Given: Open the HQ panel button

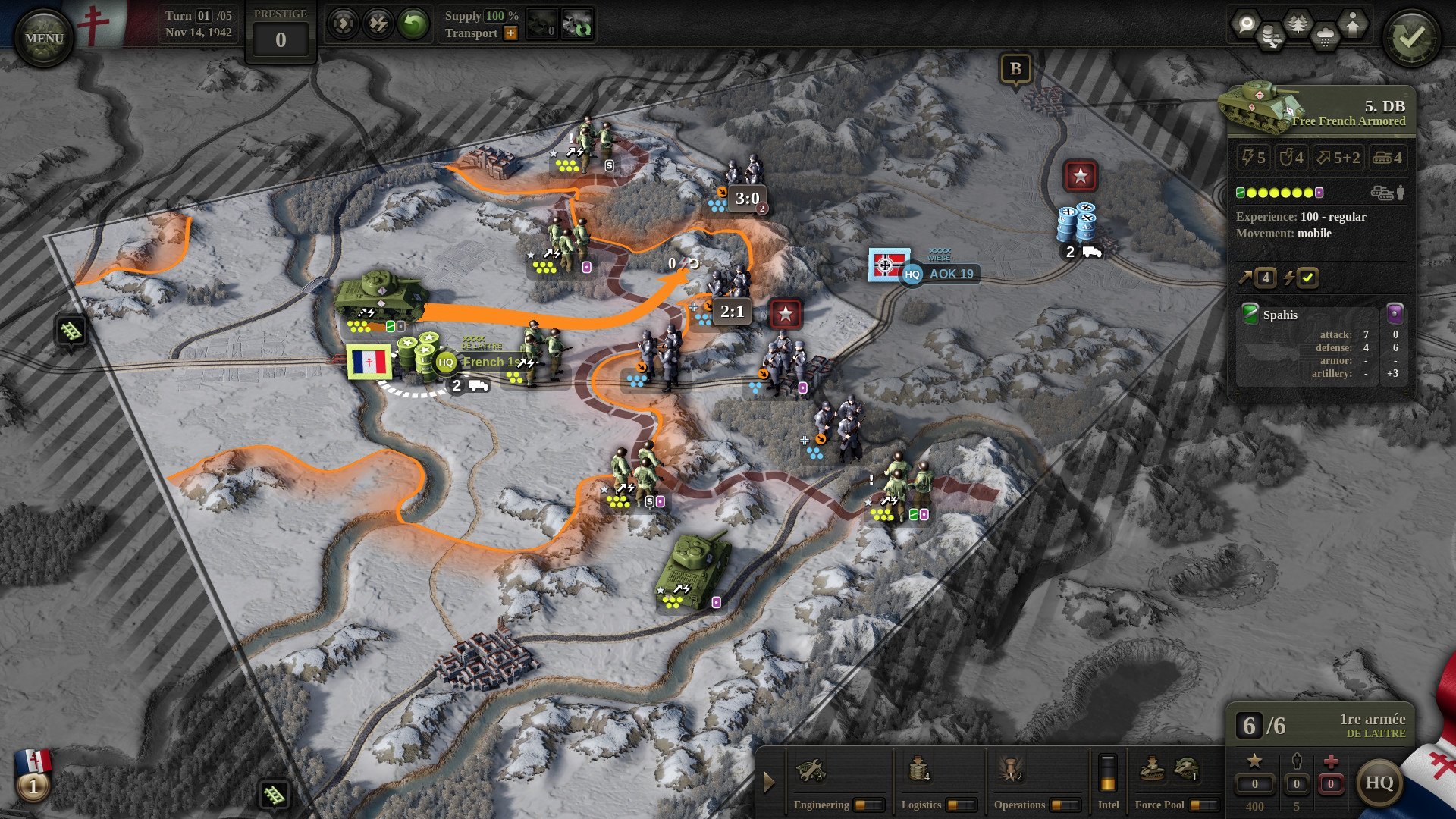Looking at the screenshot, I should (x=1379, y=783).
